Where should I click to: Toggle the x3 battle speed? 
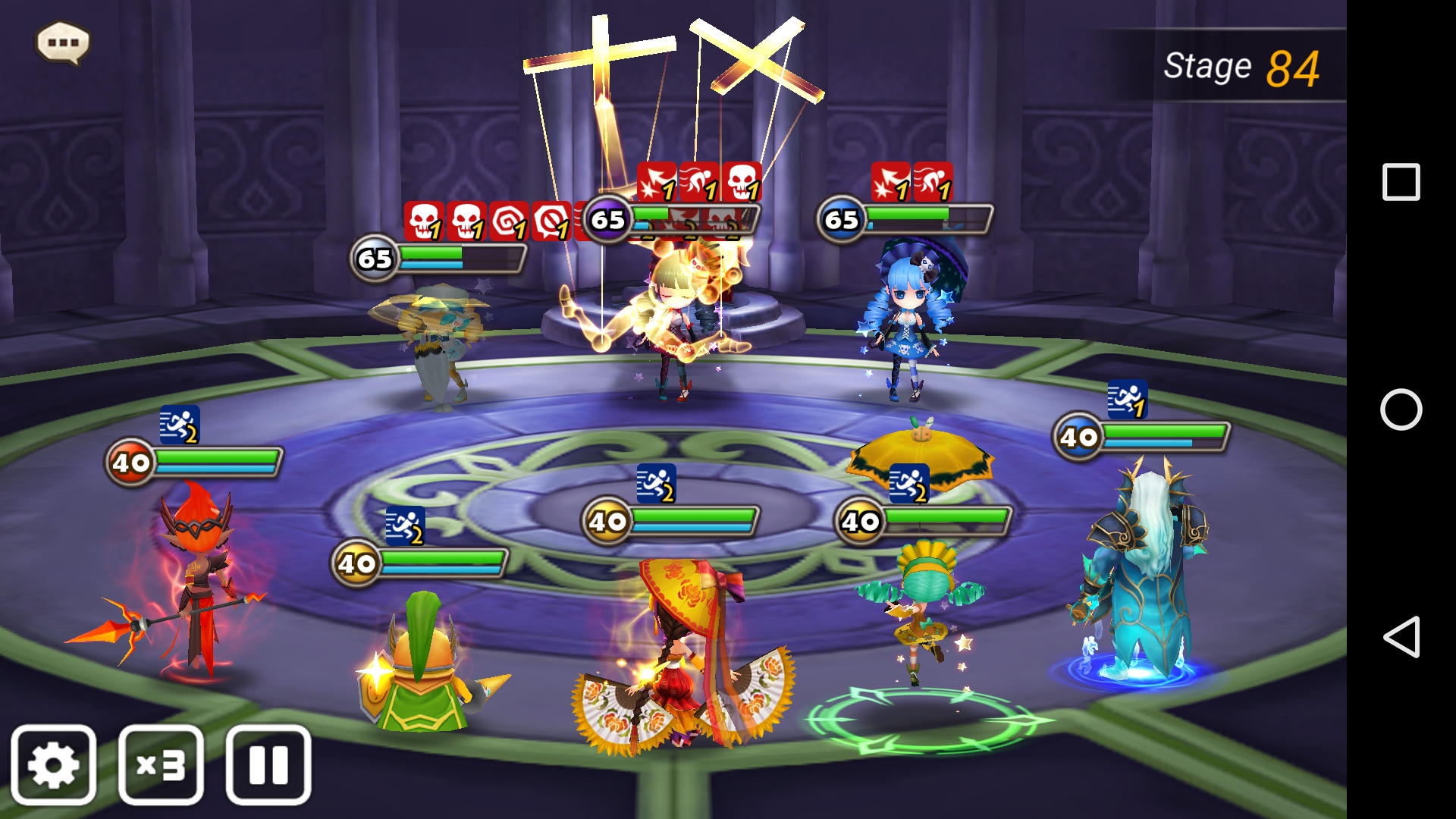tap(161, 764)
